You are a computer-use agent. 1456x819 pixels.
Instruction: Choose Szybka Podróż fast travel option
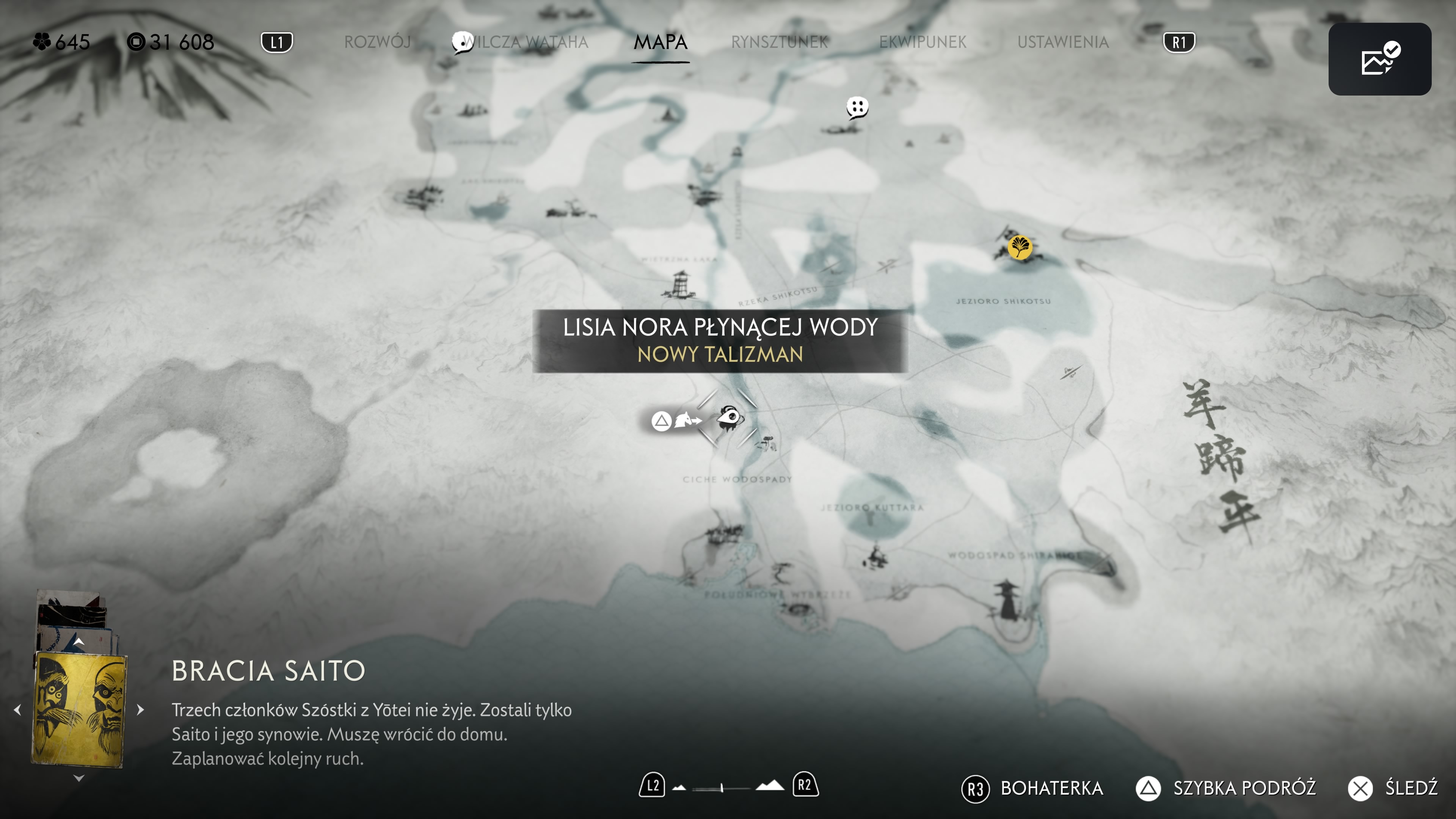point(1227,788)
